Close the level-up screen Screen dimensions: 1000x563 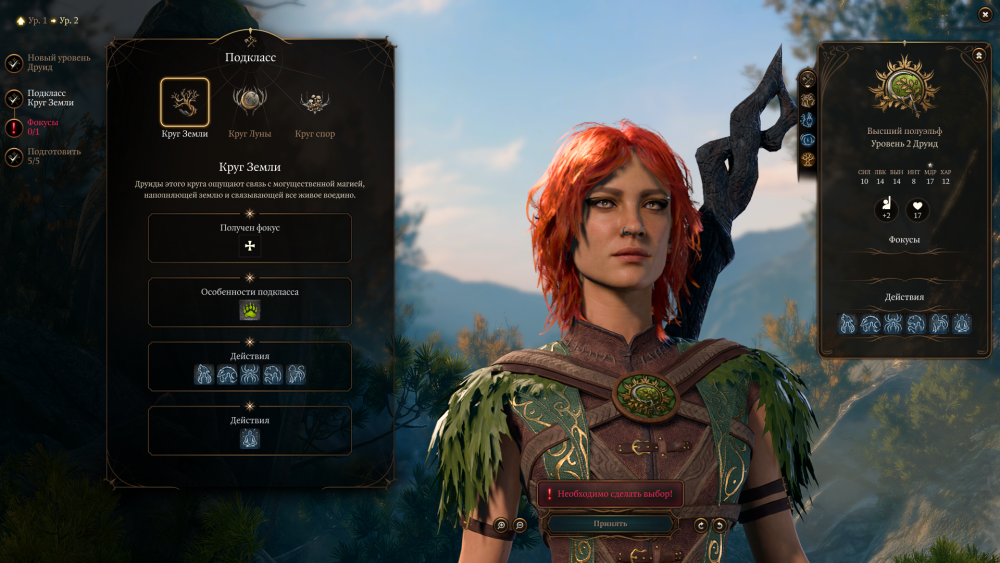tap(985, 14)
